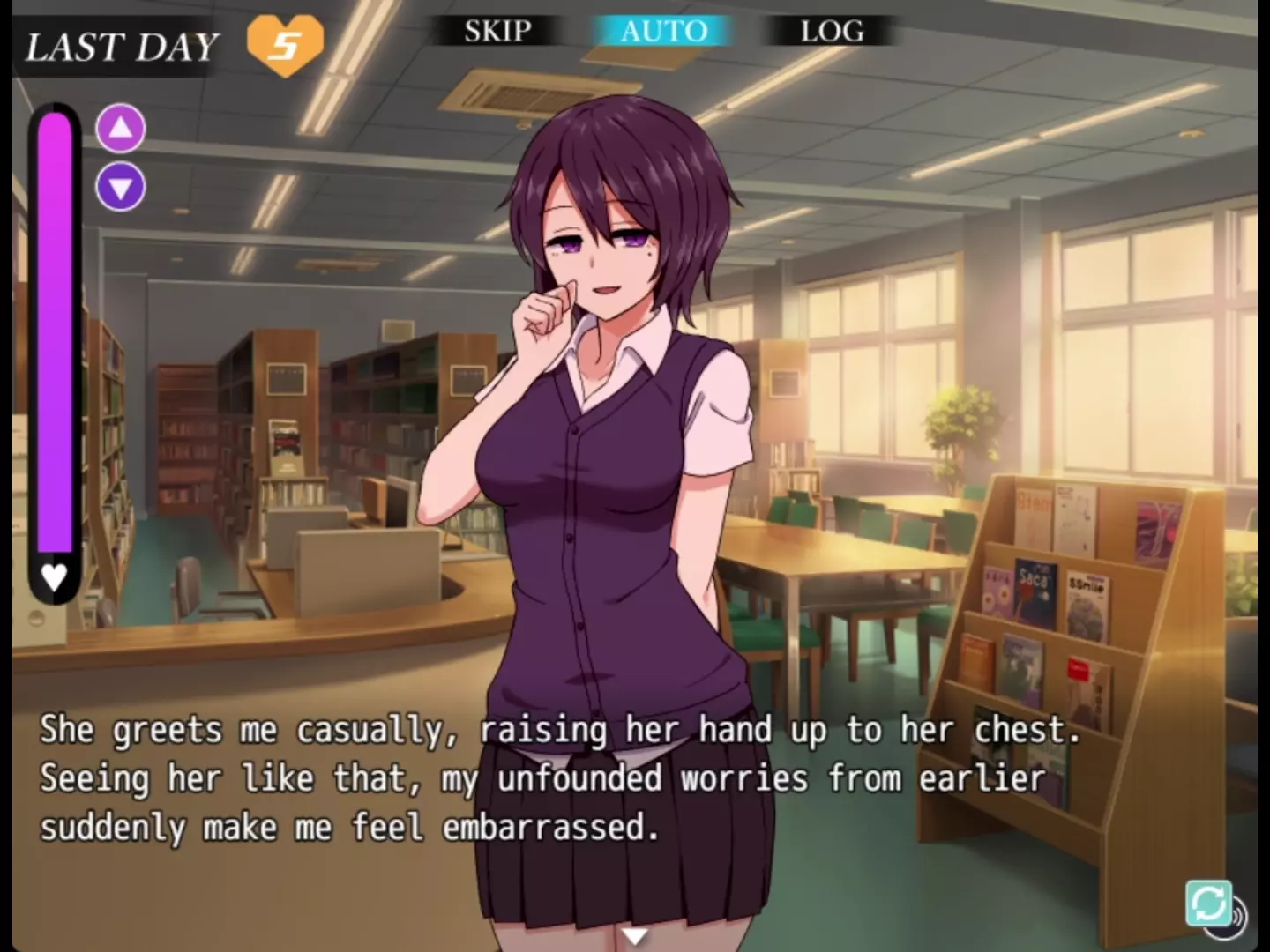Toggle AUTO dialogue mode
The width and height of the screenshot is (1270, 952).
(663, 32)
